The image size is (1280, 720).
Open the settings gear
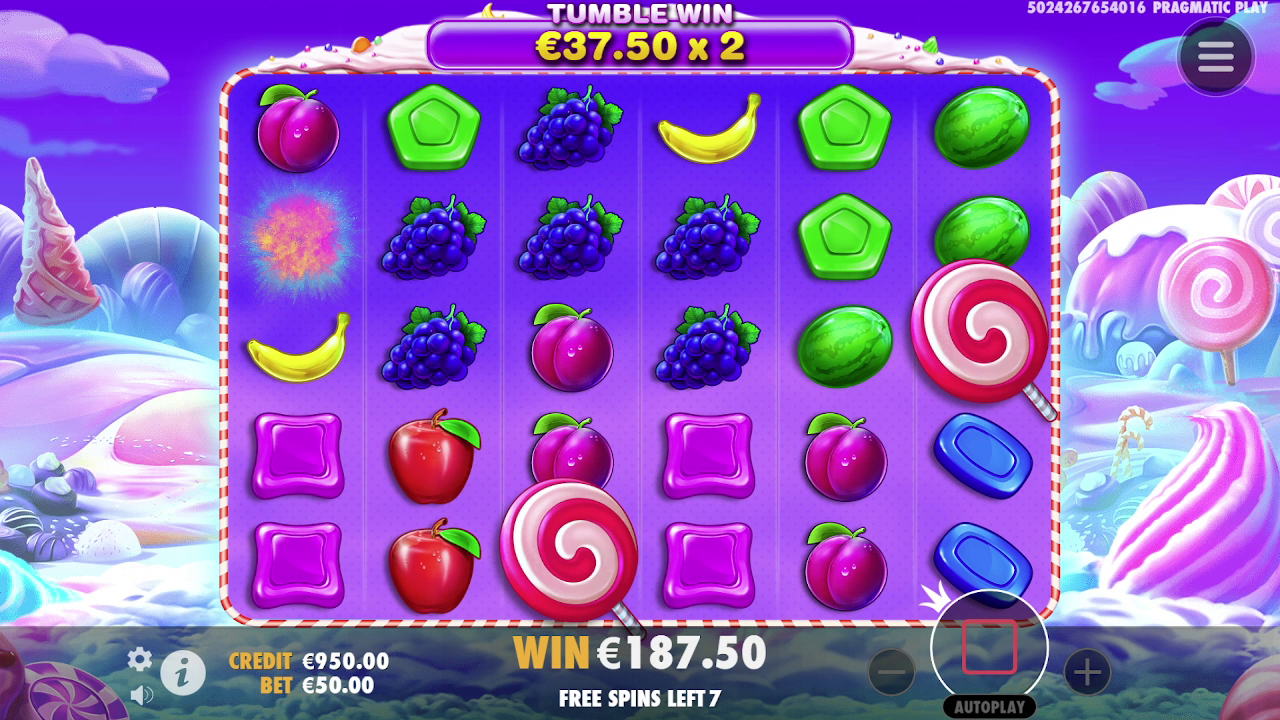[x=140, y=658]
